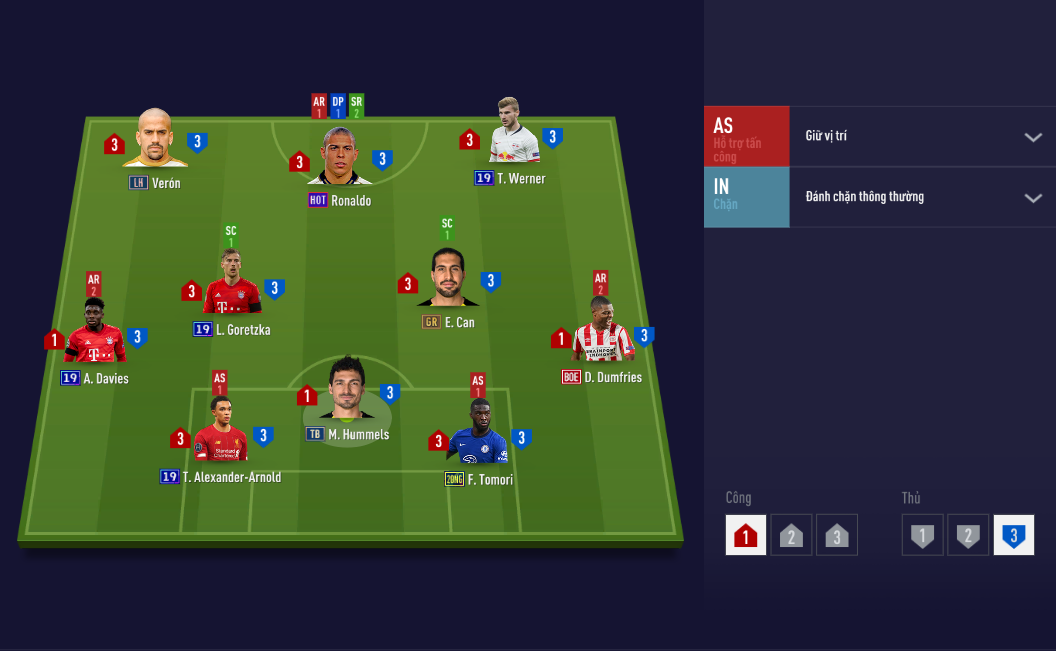Expand the IN 'Đánh chặn thông thường' dropdown
This screenshot has width=1056, height=651.
pos(1033,198)
